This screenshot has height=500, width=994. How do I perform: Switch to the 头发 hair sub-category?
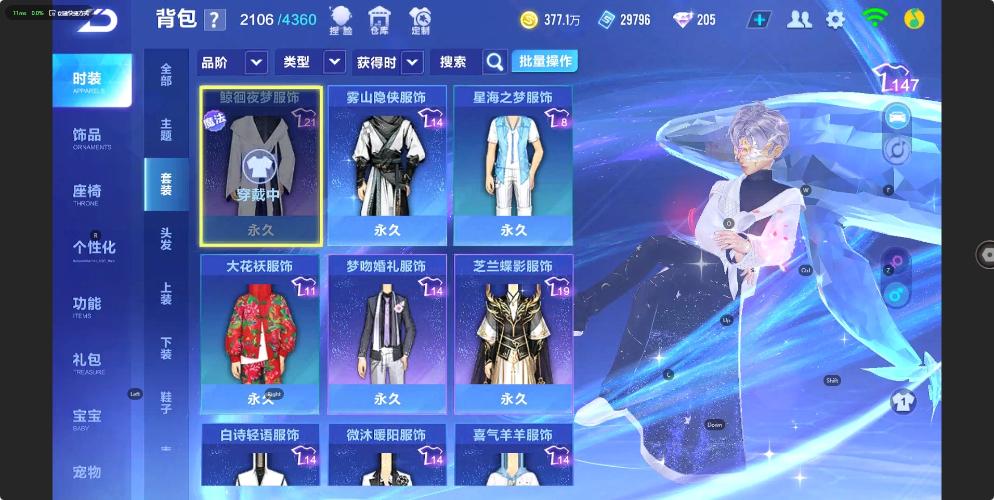click(166, 238)
